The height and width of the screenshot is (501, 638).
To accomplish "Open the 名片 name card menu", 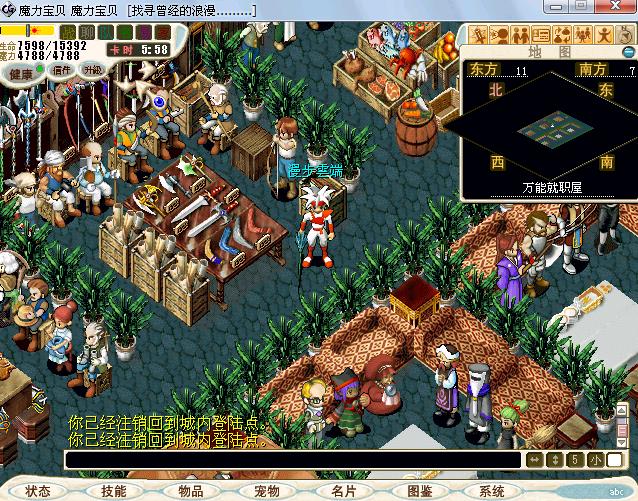I will [343, 491].
